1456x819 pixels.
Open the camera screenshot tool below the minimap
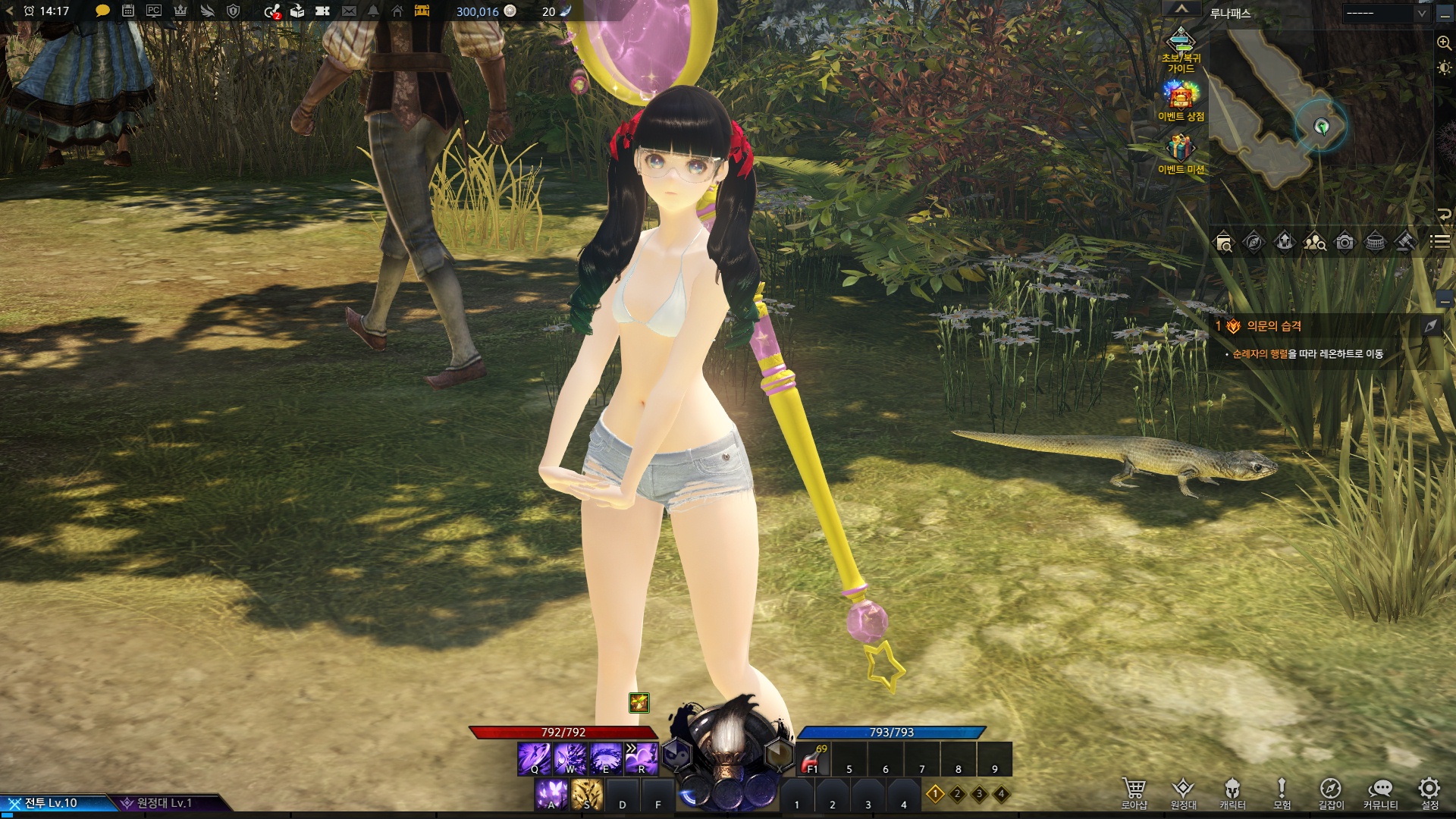[x=1345, y=243]
